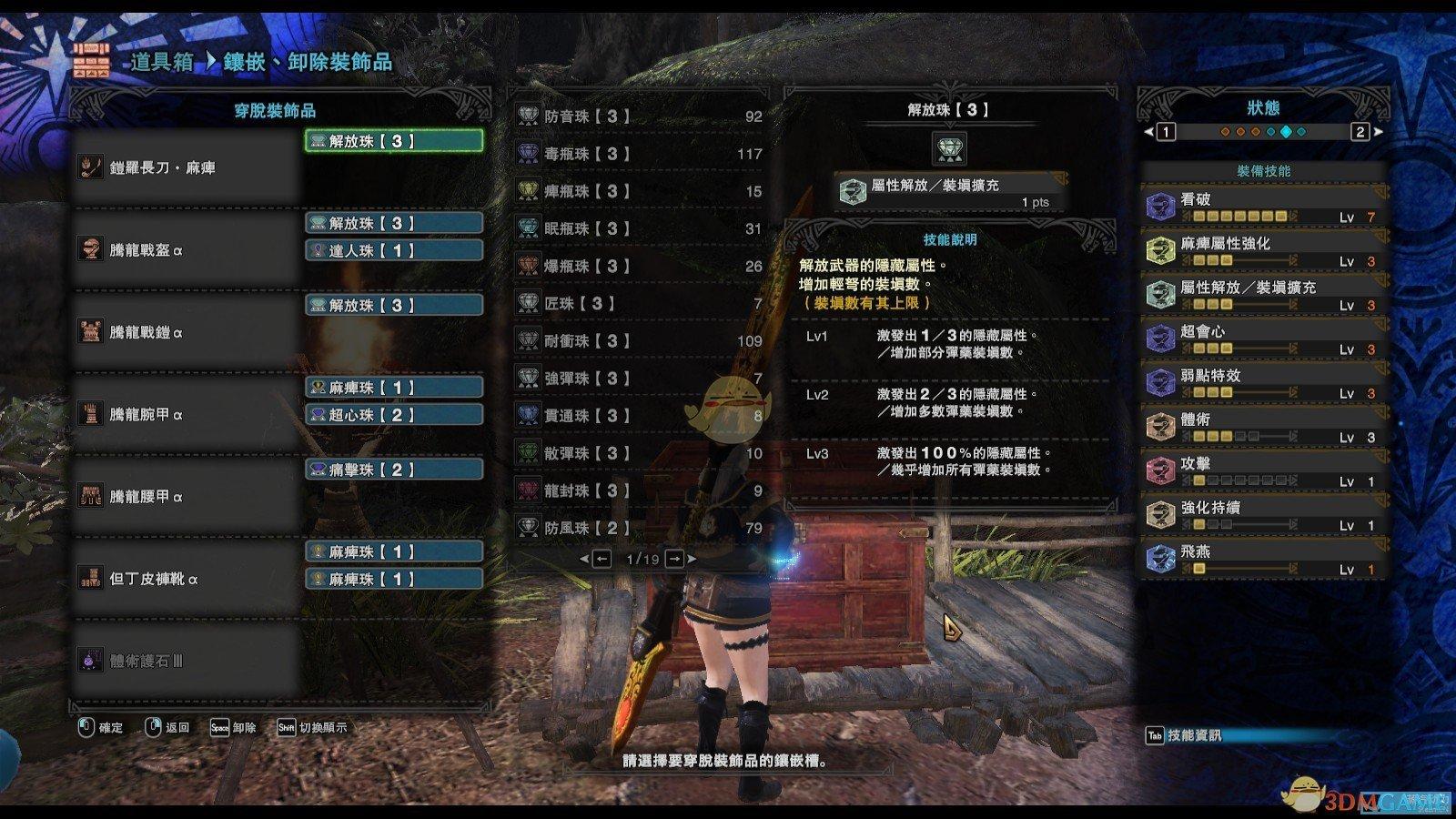The height and width of the screenshot is (819, 1456).
Task: Go to the previous decoration list page
Action: coord(601,559)
